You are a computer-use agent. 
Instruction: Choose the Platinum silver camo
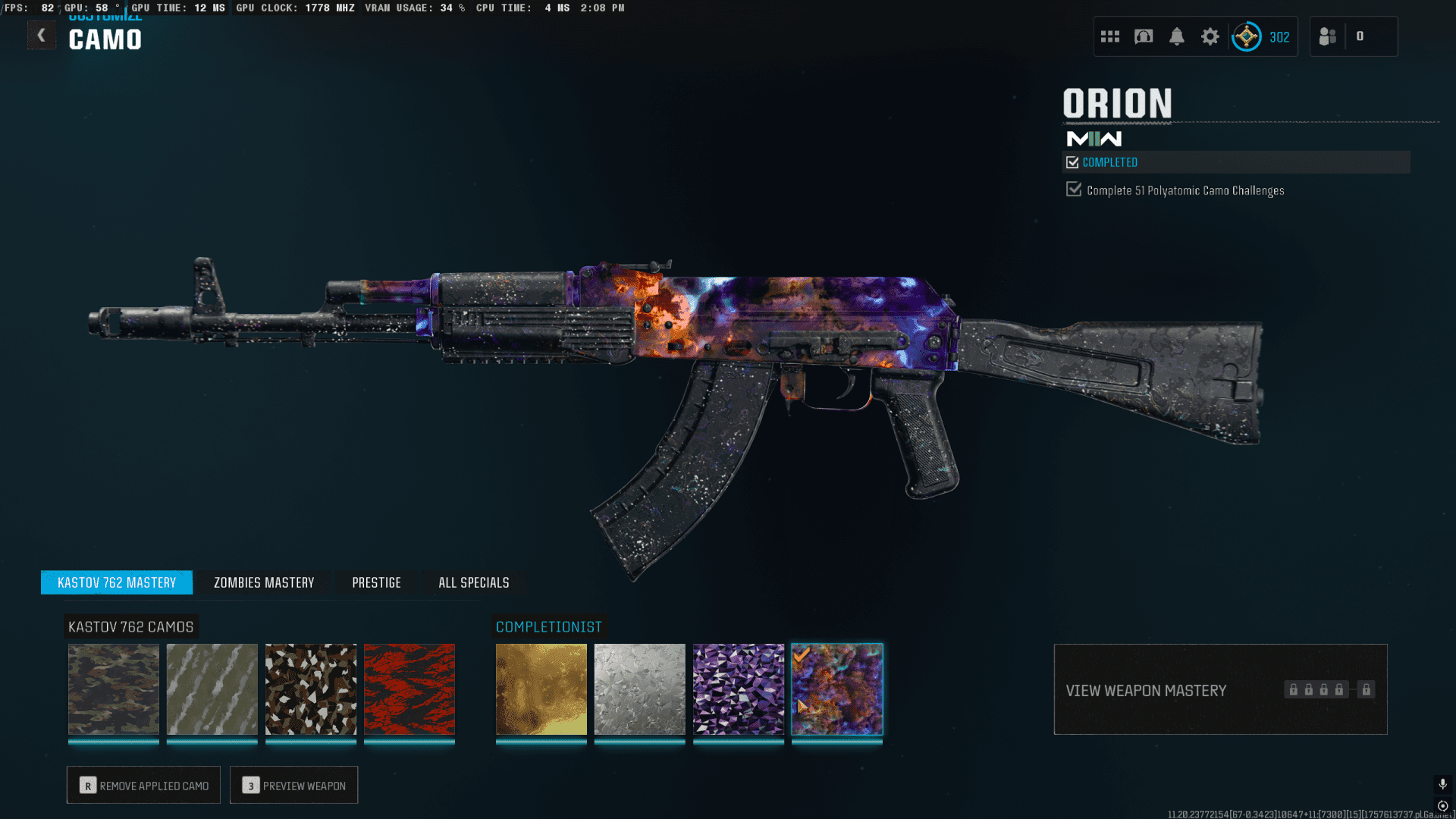point(640,689)
